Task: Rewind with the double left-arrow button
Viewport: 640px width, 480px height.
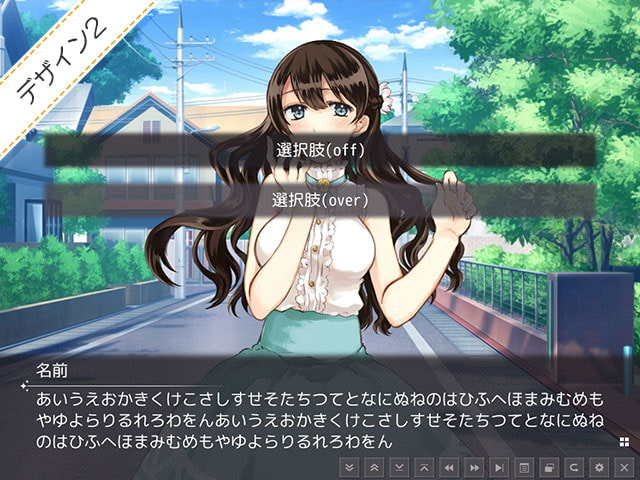Action: [449, 467]
